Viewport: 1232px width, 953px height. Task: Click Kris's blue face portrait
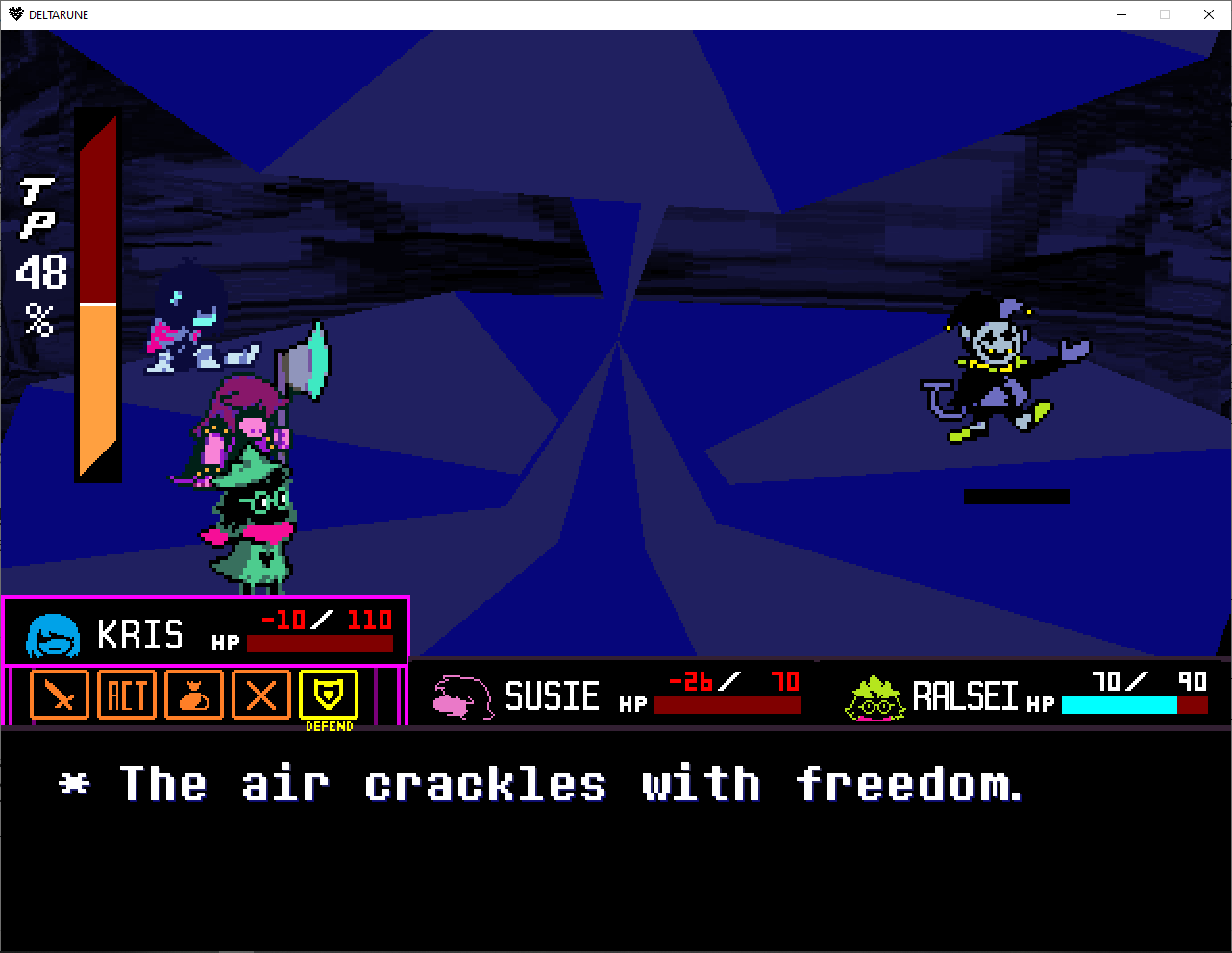point(50,634)
